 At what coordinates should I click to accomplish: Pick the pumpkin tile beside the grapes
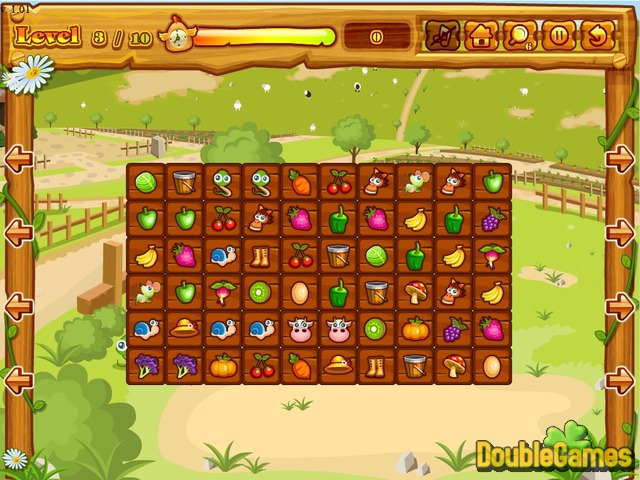point(415,329)
